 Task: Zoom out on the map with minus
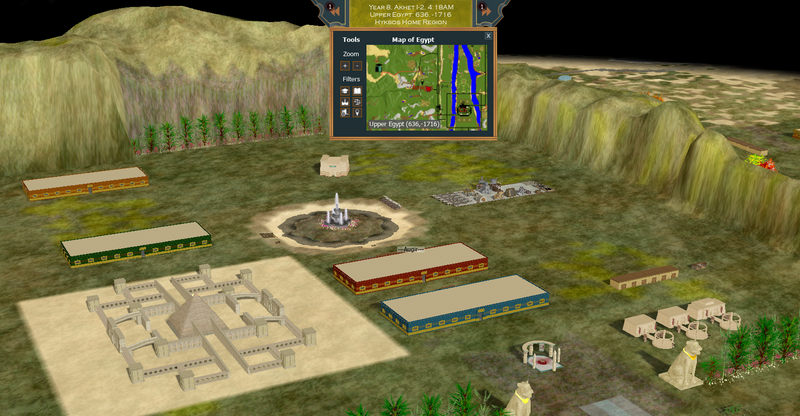pyautogui.click(x=357, y=65)
